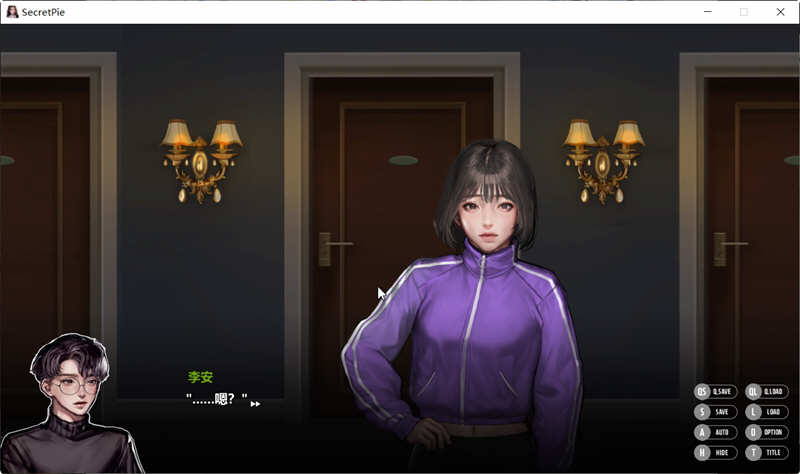Minimize the SecretPie window
The width and height of the screenshot is (800, 474).
706,12
